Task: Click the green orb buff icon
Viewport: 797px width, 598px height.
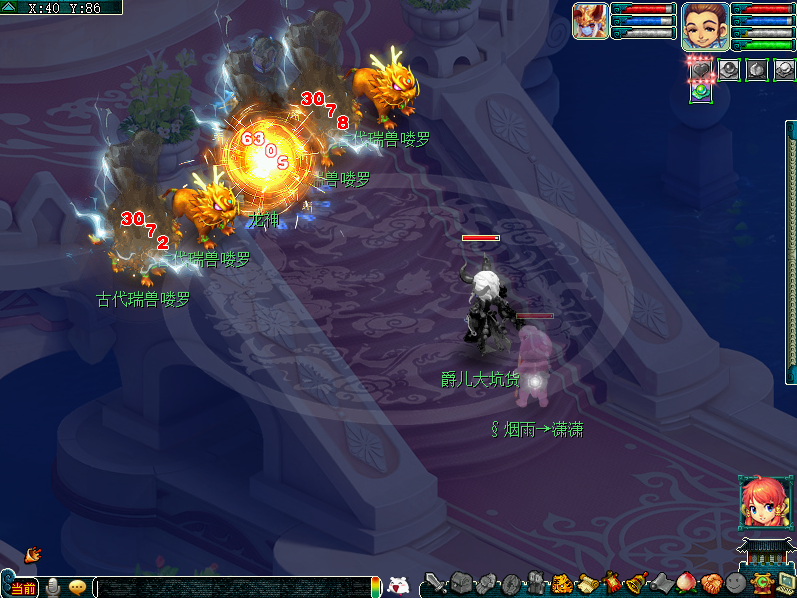Action: (701, 91)
